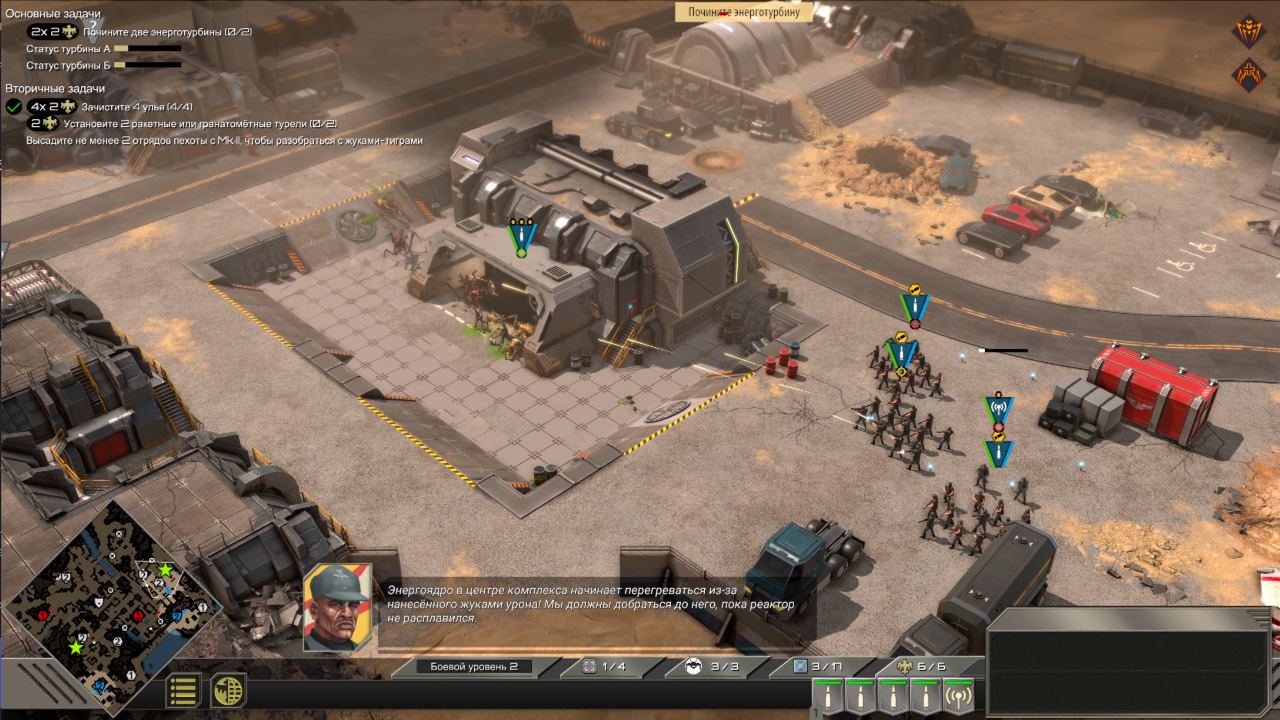This screenshot has width=1280, height=720.
Task: Select the radio operator squad card
Action: (958, 696)
